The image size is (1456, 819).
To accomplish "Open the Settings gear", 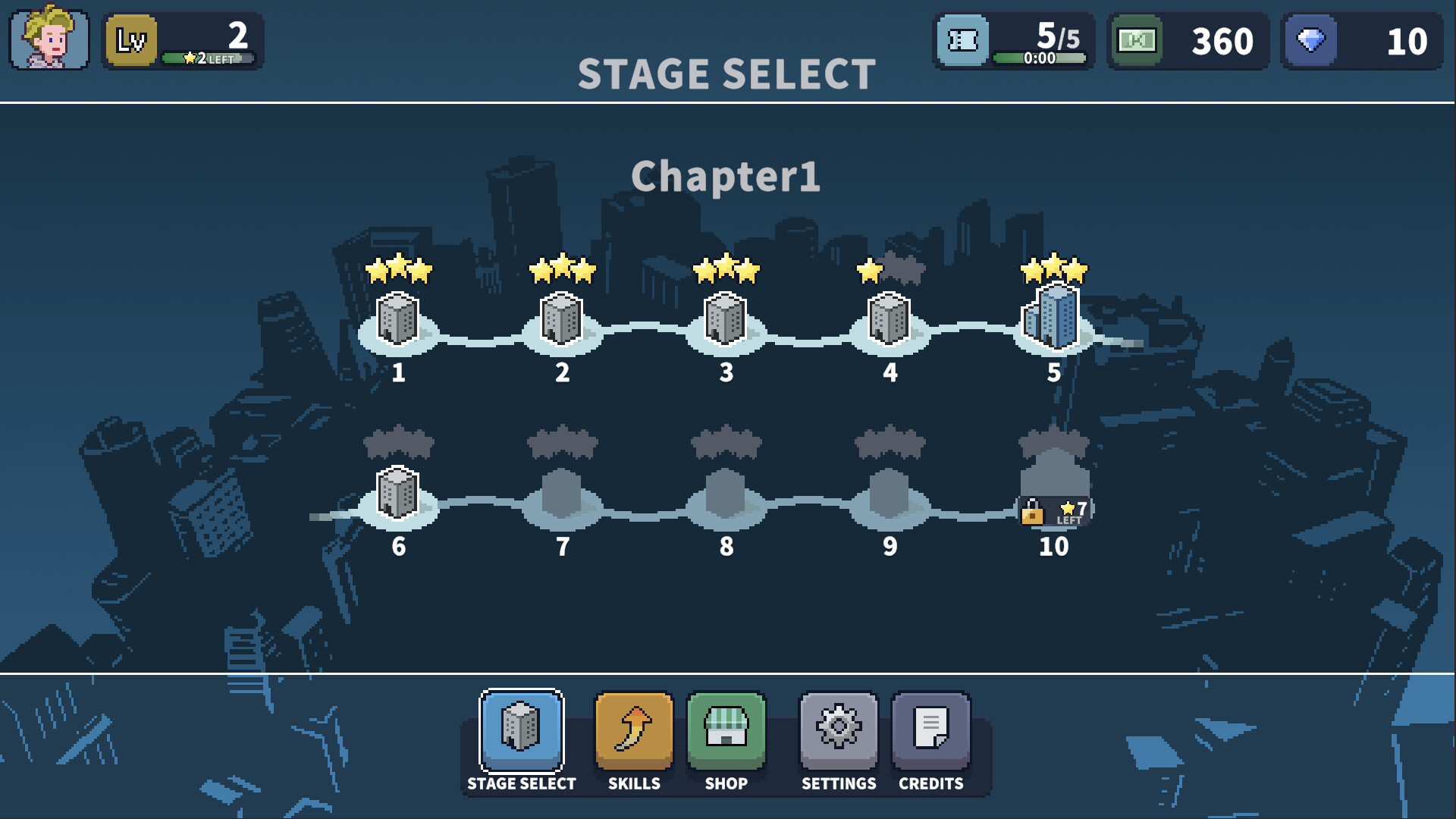I will point(838,730).
